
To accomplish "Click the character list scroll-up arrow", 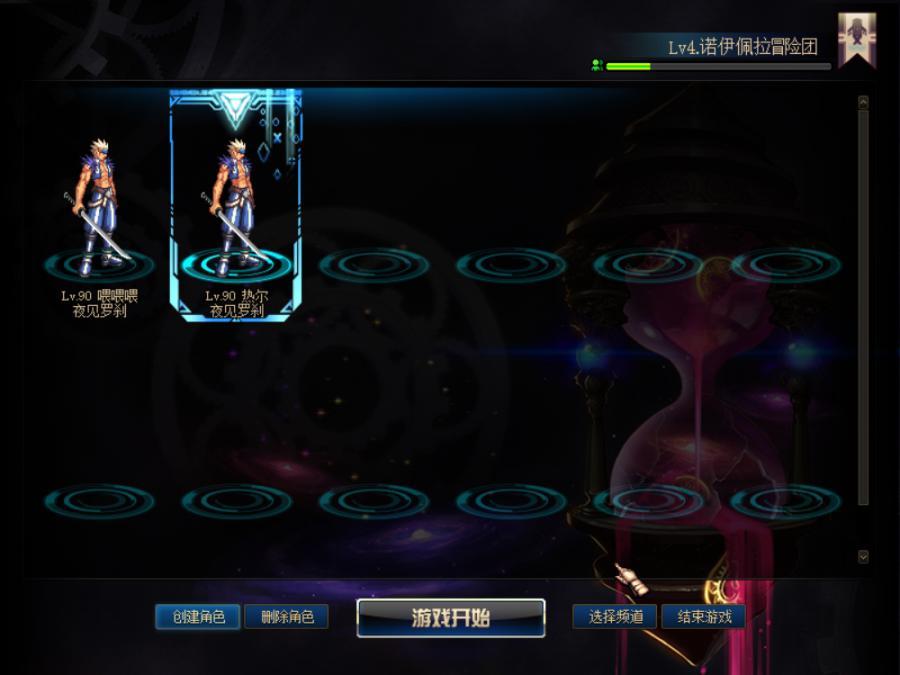I will click(x=863, y=102).
